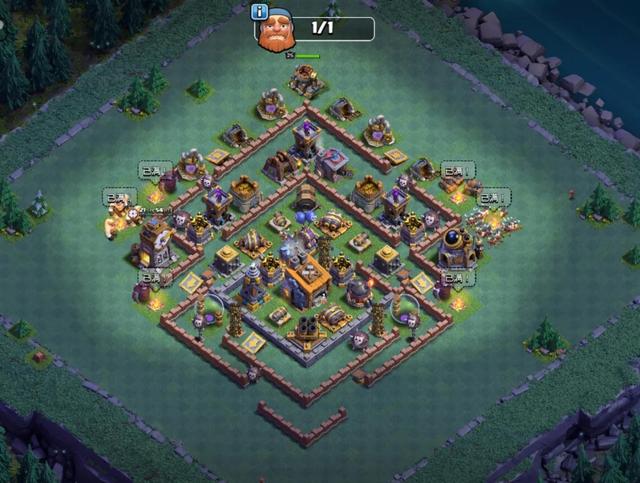This screenshot has height=483, width=640.
Task: Open the blue builder info button
Action: coord(261,12)
